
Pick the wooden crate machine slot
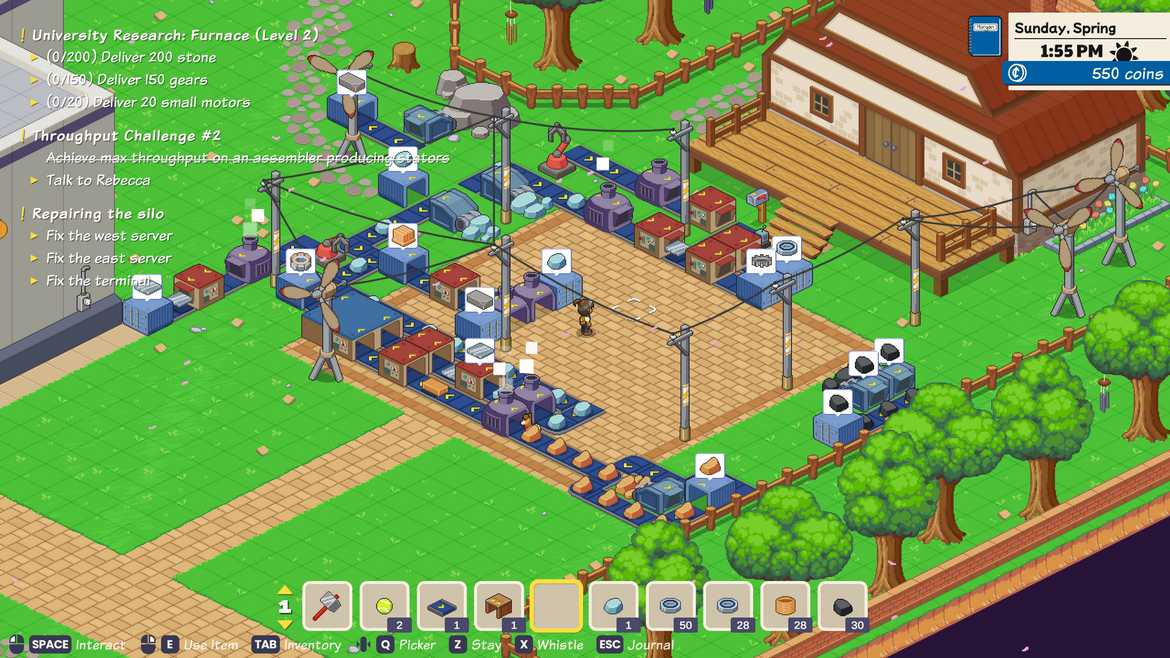[499, 606]
